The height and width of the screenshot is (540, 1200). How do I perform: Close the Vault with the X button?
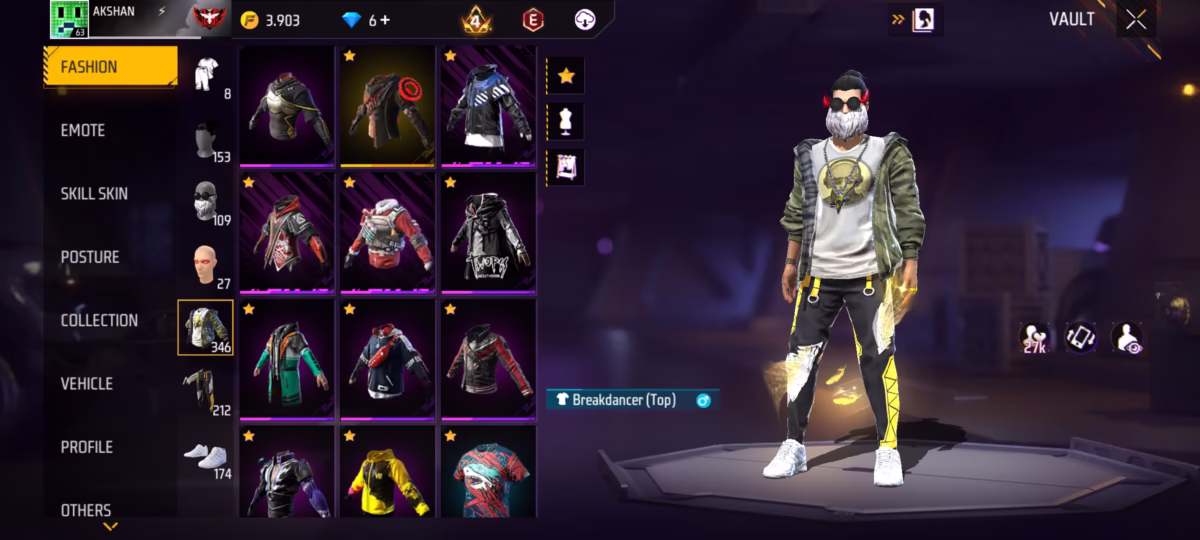1136,20
